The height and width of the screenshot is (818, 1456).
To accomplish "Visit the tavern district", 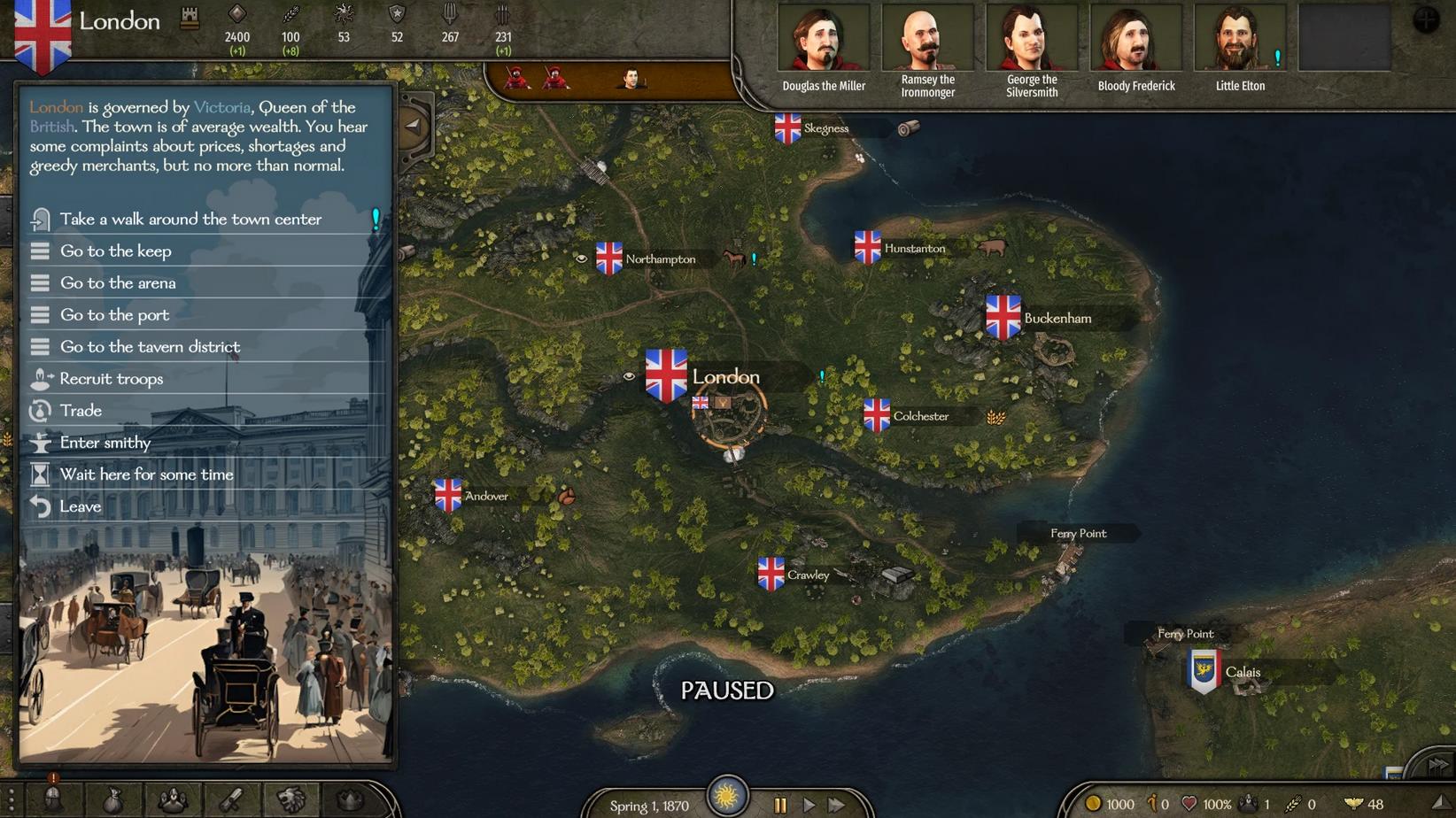I will pos(150,347).
